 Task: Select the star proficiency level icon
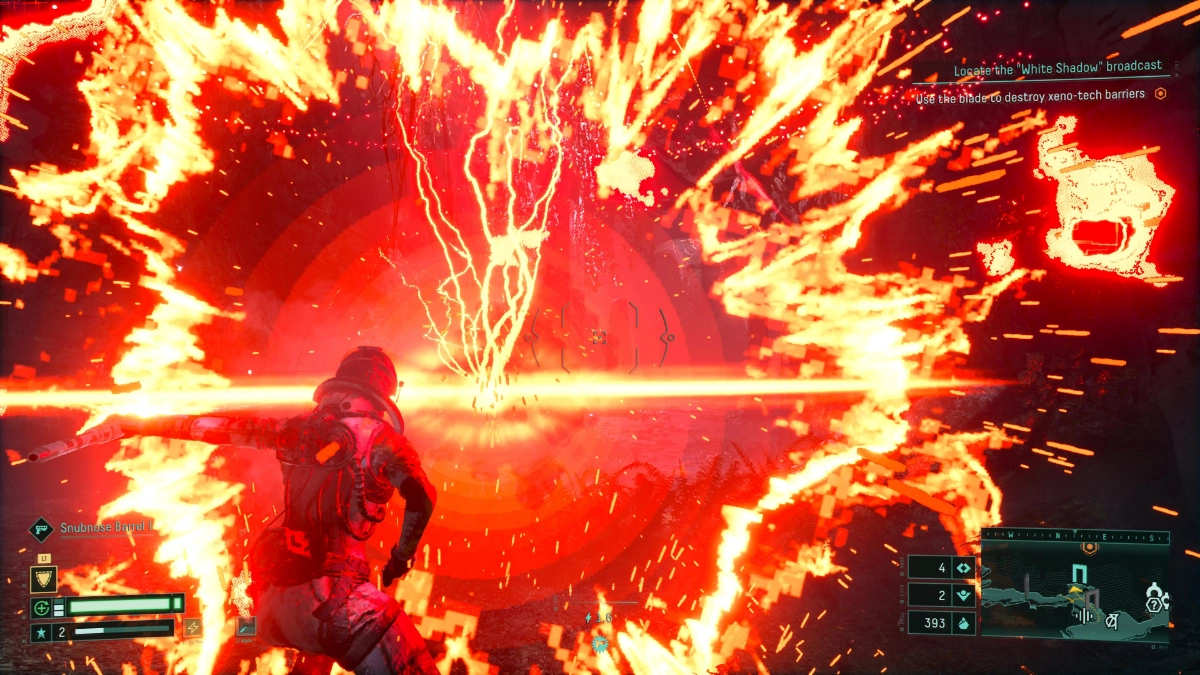point(42,631)
